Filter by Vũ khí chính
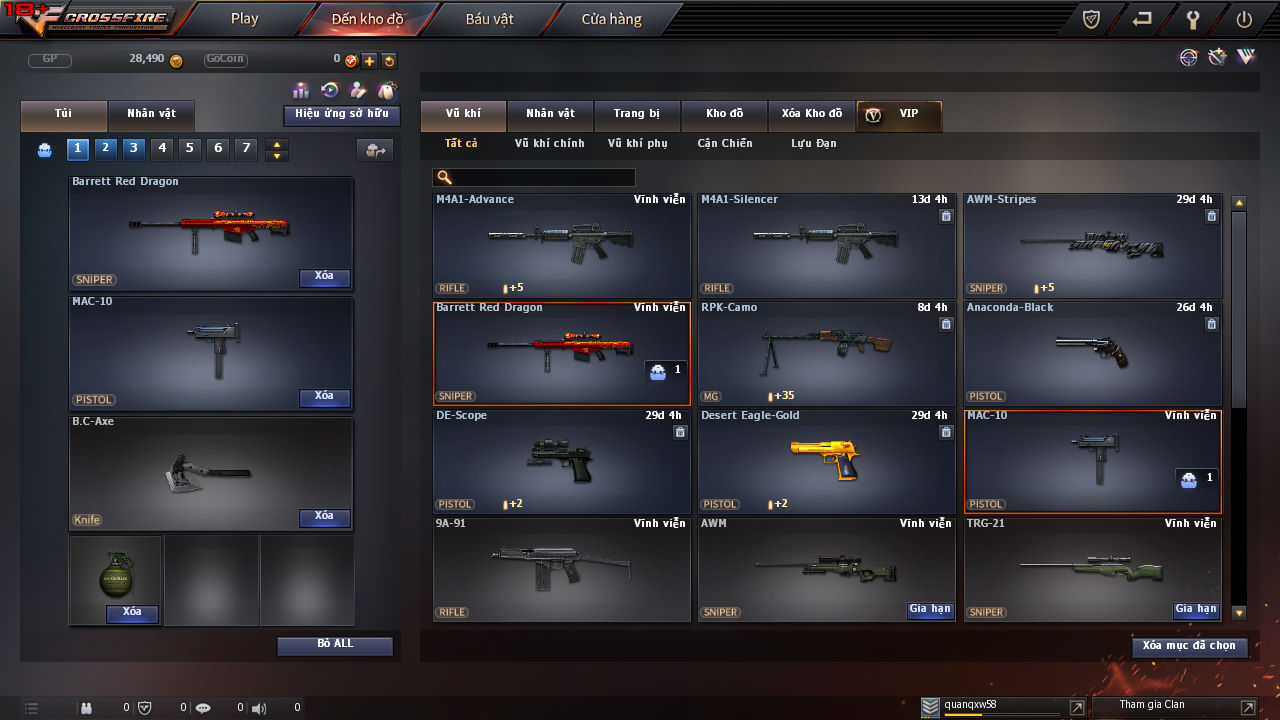 [549, 144]
